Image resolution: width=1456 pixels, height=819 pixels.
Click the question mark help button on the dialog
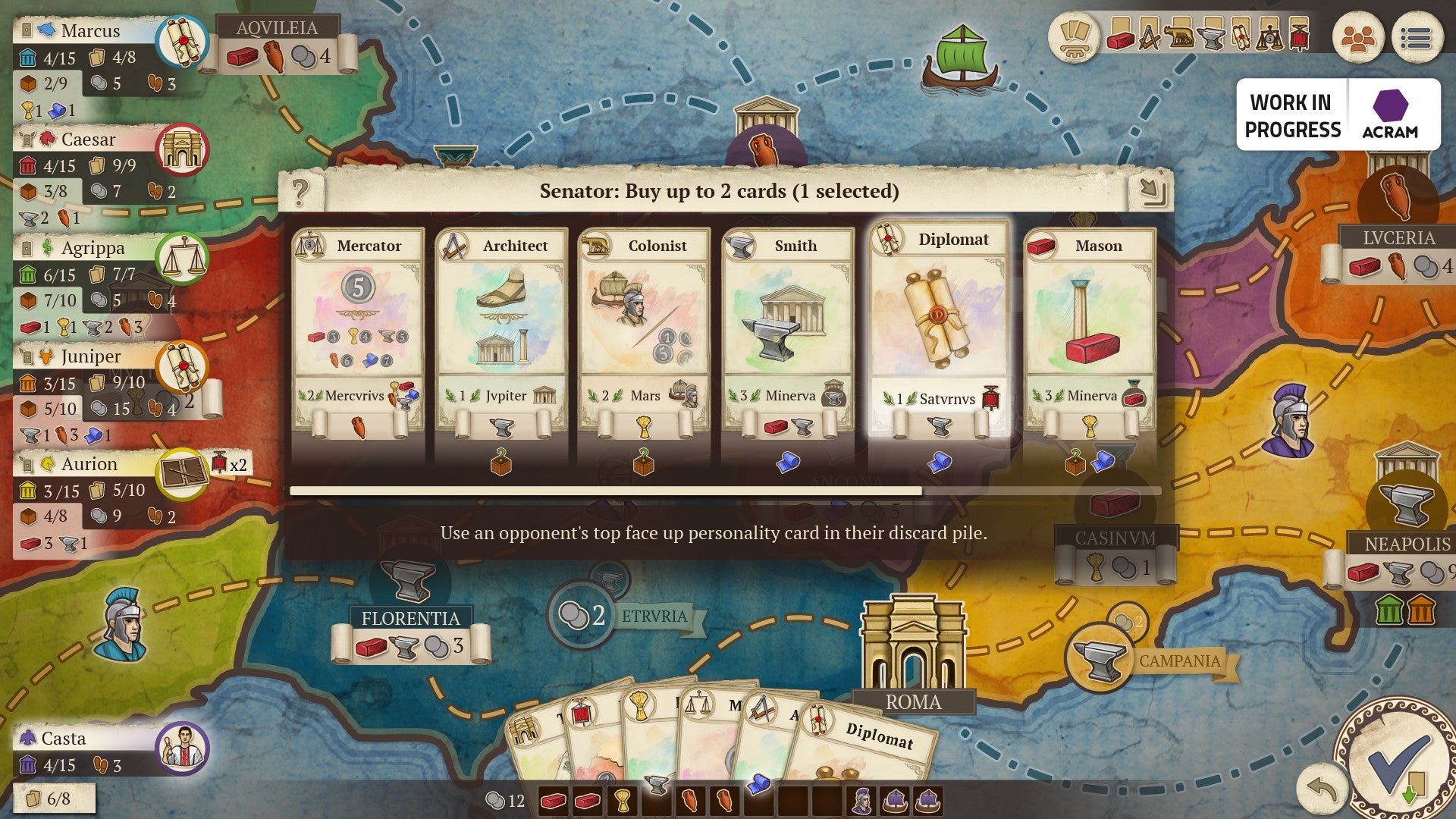point(303,190)
